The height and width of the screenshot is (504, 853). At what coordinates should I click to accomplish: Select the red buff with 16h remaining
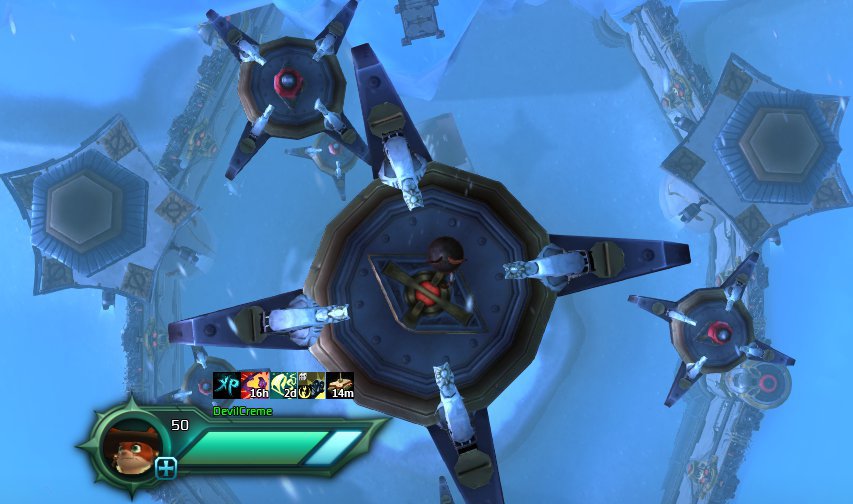point(255,385)
